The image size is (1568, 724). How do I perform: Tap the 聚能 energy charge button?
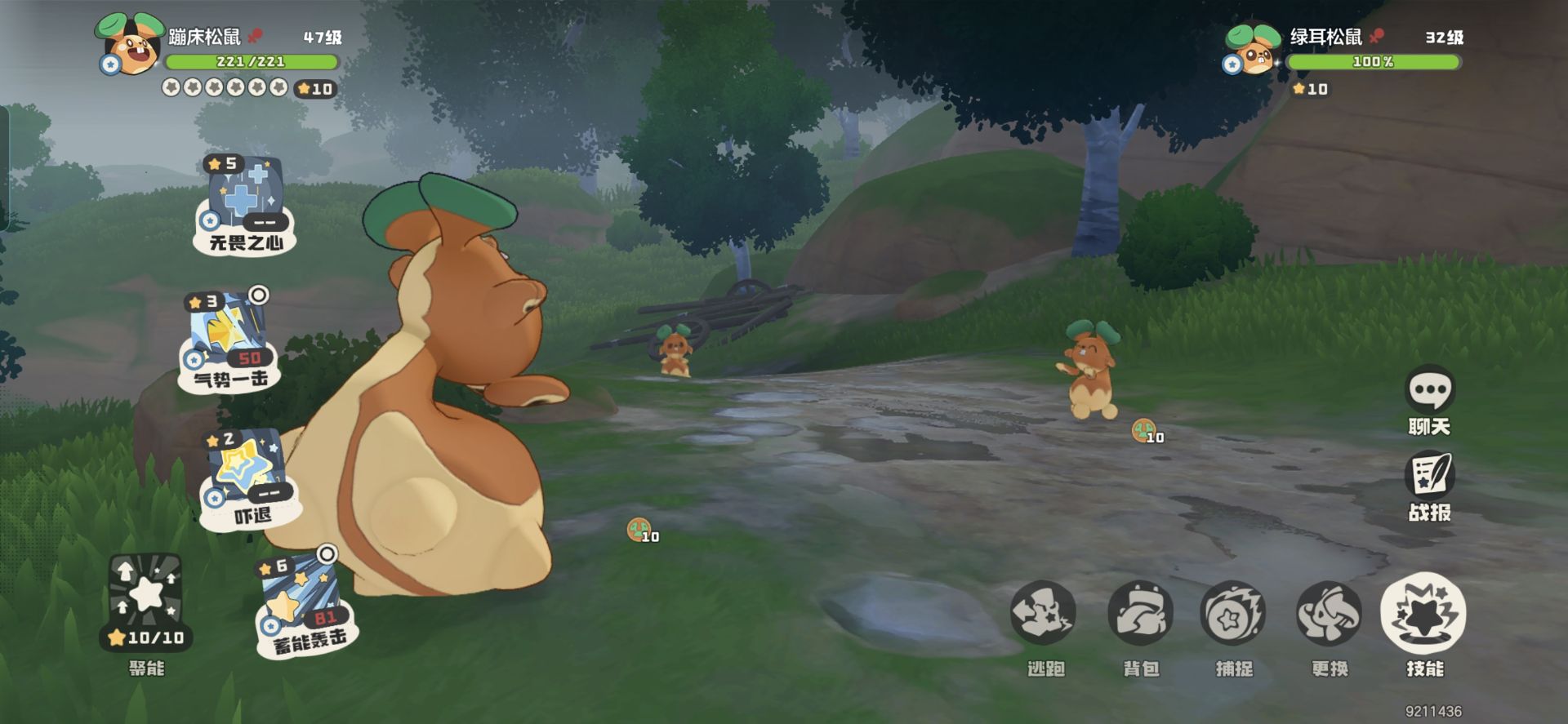coord(146,602)
